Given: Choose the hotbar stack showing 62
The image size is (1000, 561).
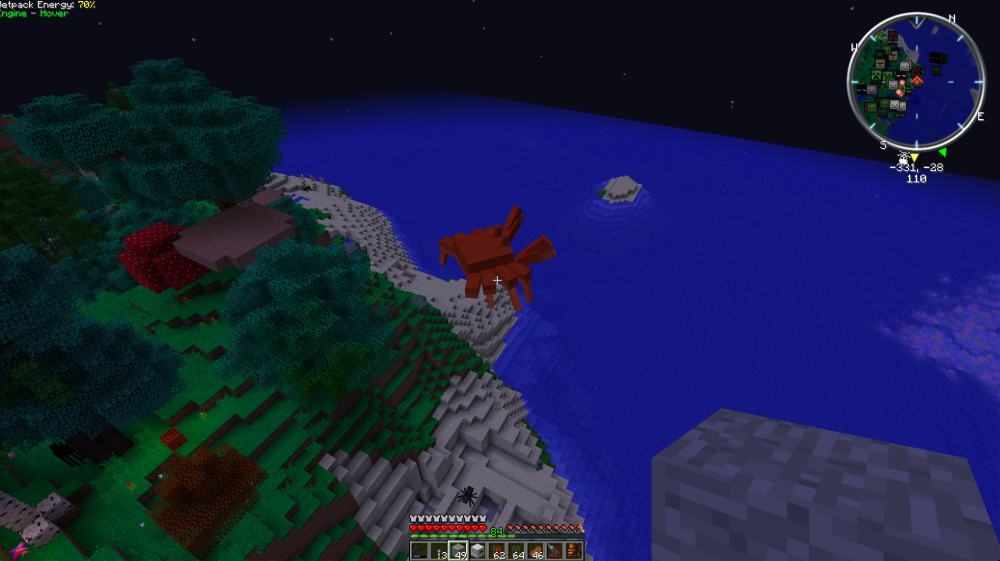Looking at the screenshot, I should coord(497,550).
